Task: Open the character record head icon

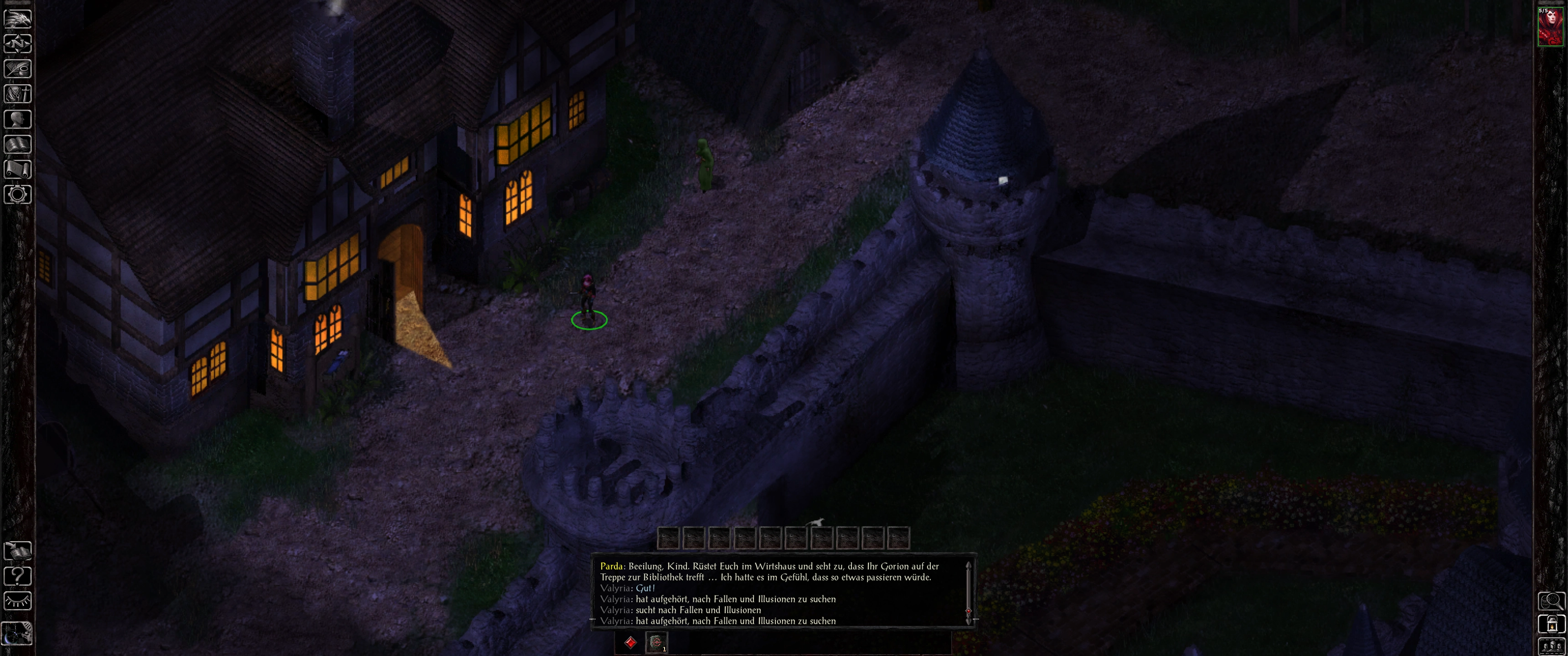Action: [18, 118]
